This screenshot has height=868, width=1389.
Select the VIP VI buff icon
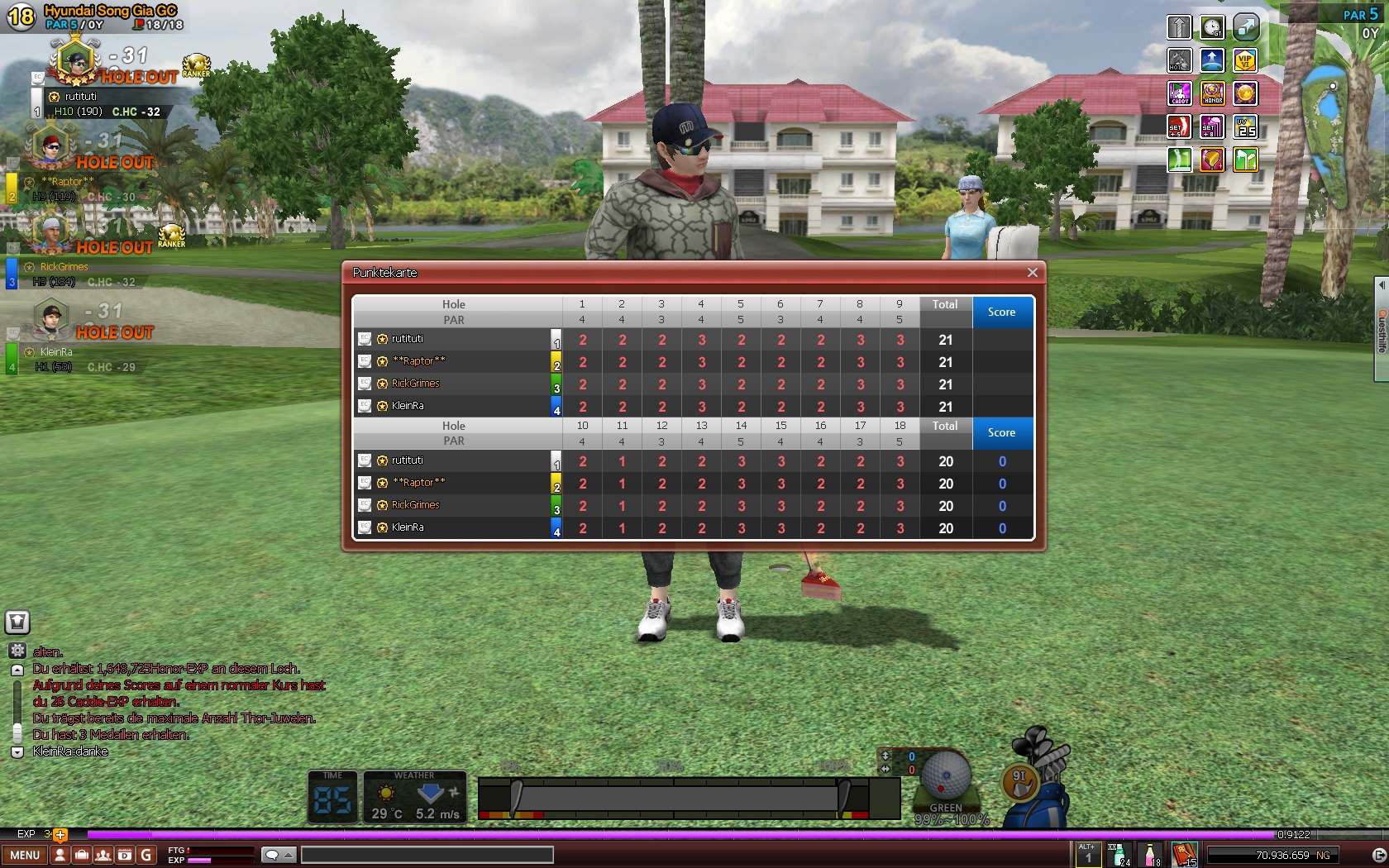click(x=1245, y=60)
